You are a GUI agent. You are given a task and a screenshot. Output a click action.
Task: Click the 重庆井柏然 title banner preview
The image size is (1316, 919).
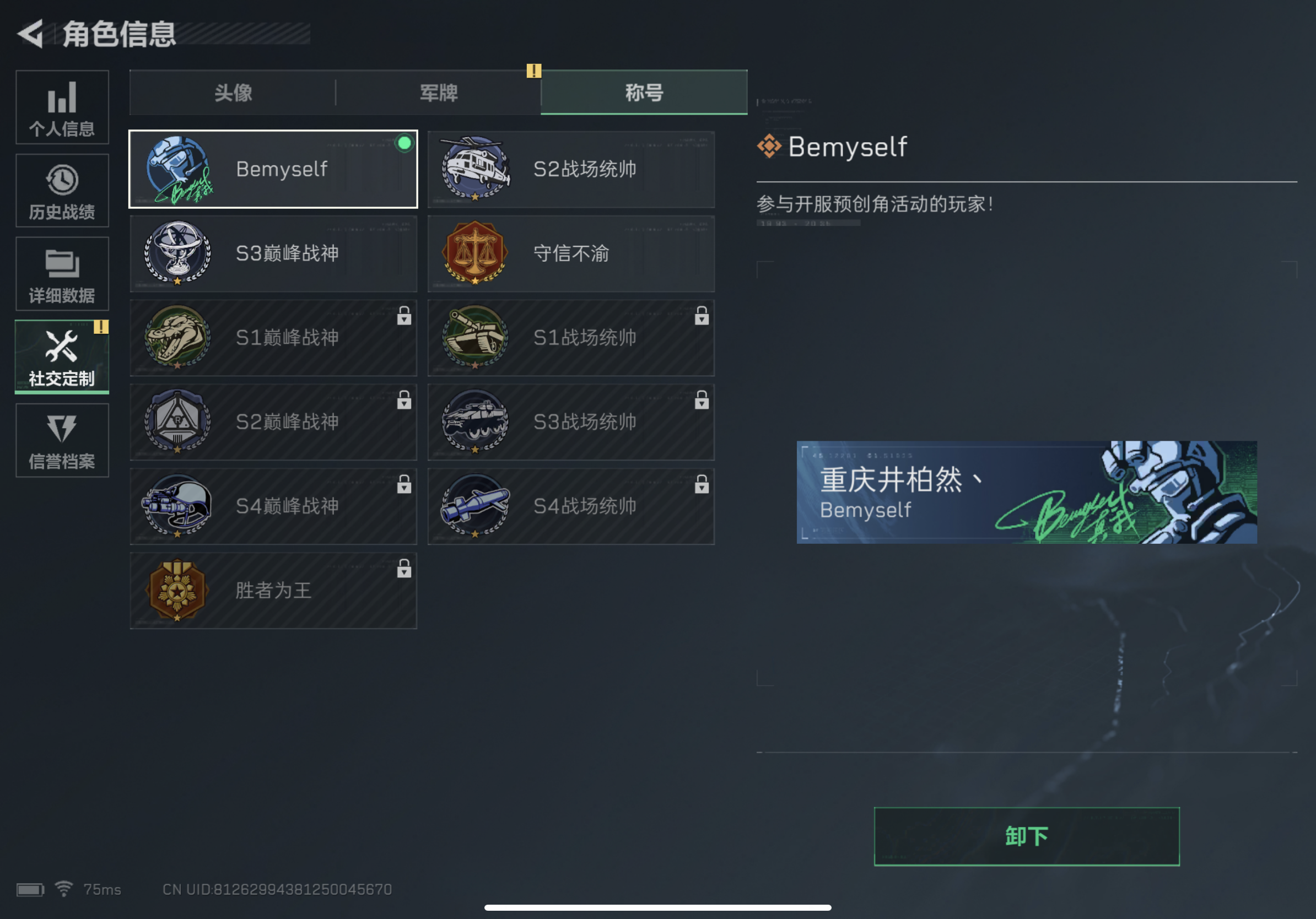[1026, 491]
